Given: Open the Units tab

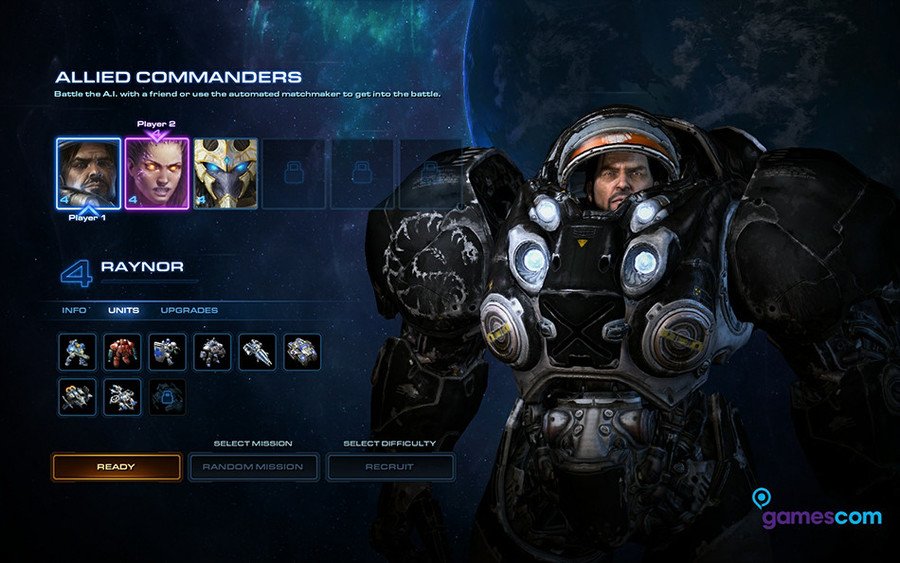Looking at the screenshot, I should tap(124, 310).
